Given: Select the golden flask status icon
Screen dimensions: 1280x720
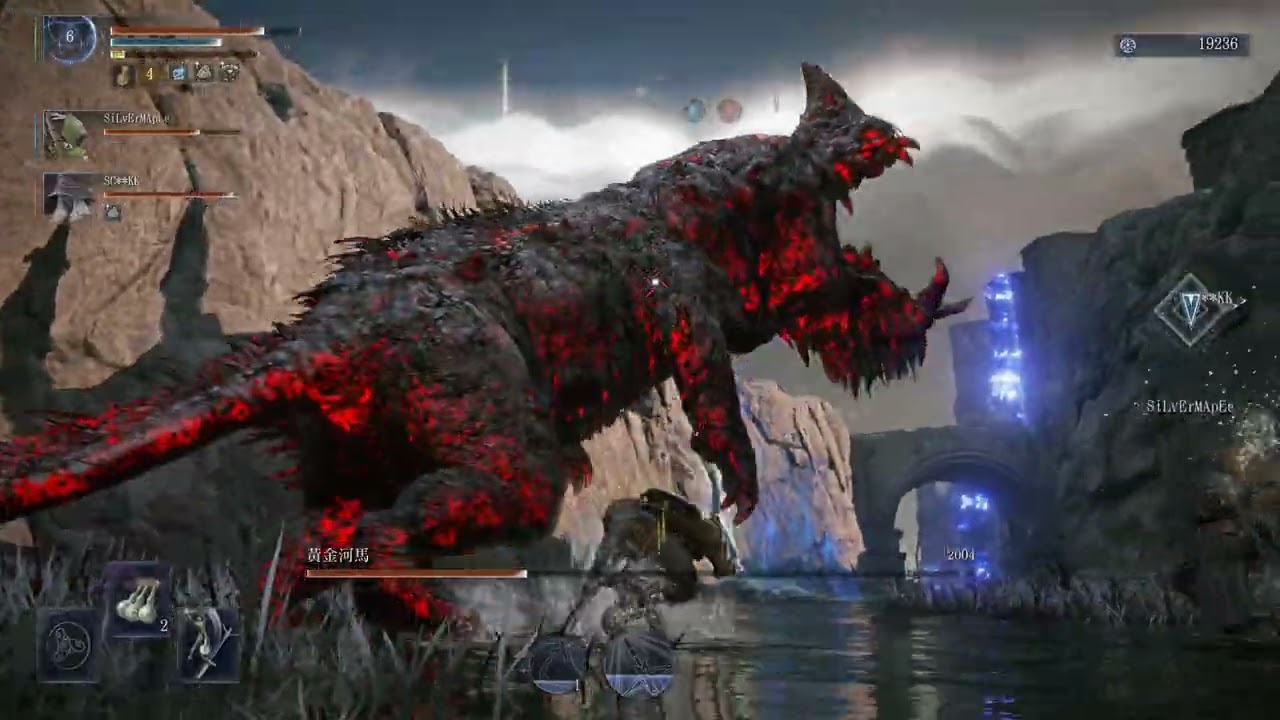Looking at the screenshot, I should coord(123,73).
